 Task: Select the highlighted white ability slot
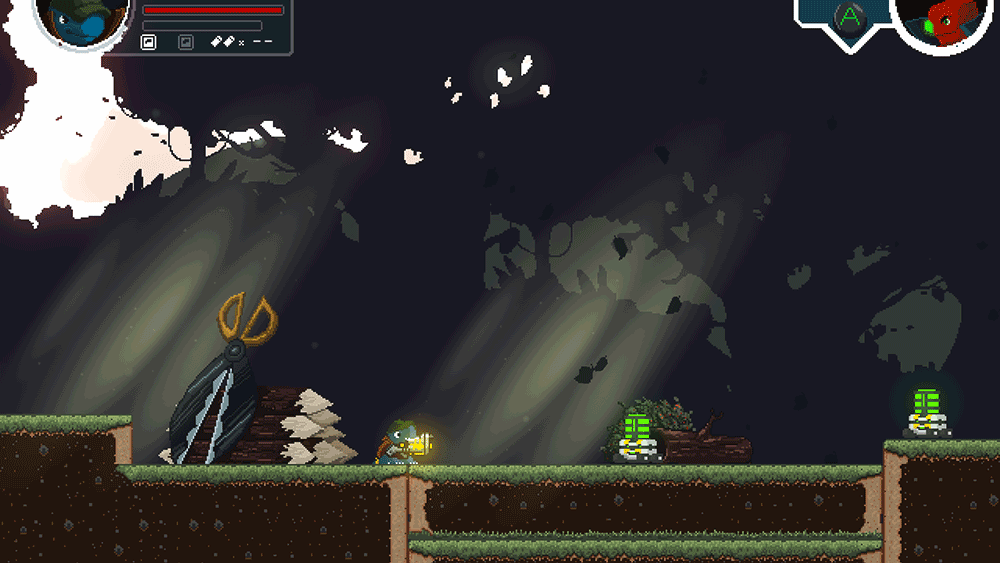click(148, 42)
